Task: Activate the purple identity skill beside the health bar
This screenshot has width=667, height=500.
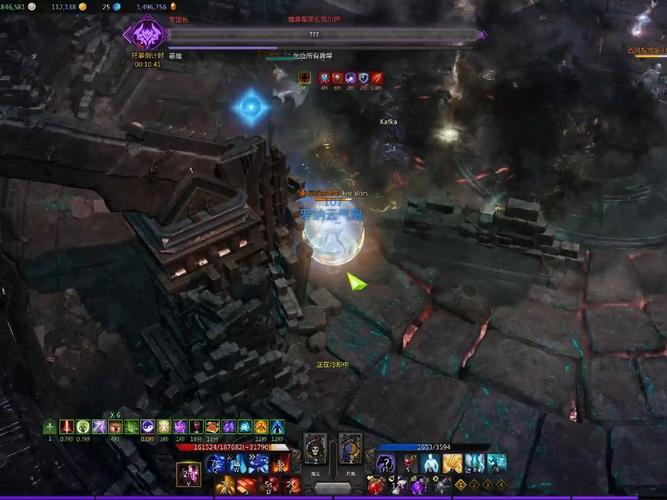Action: pos(190,474)
